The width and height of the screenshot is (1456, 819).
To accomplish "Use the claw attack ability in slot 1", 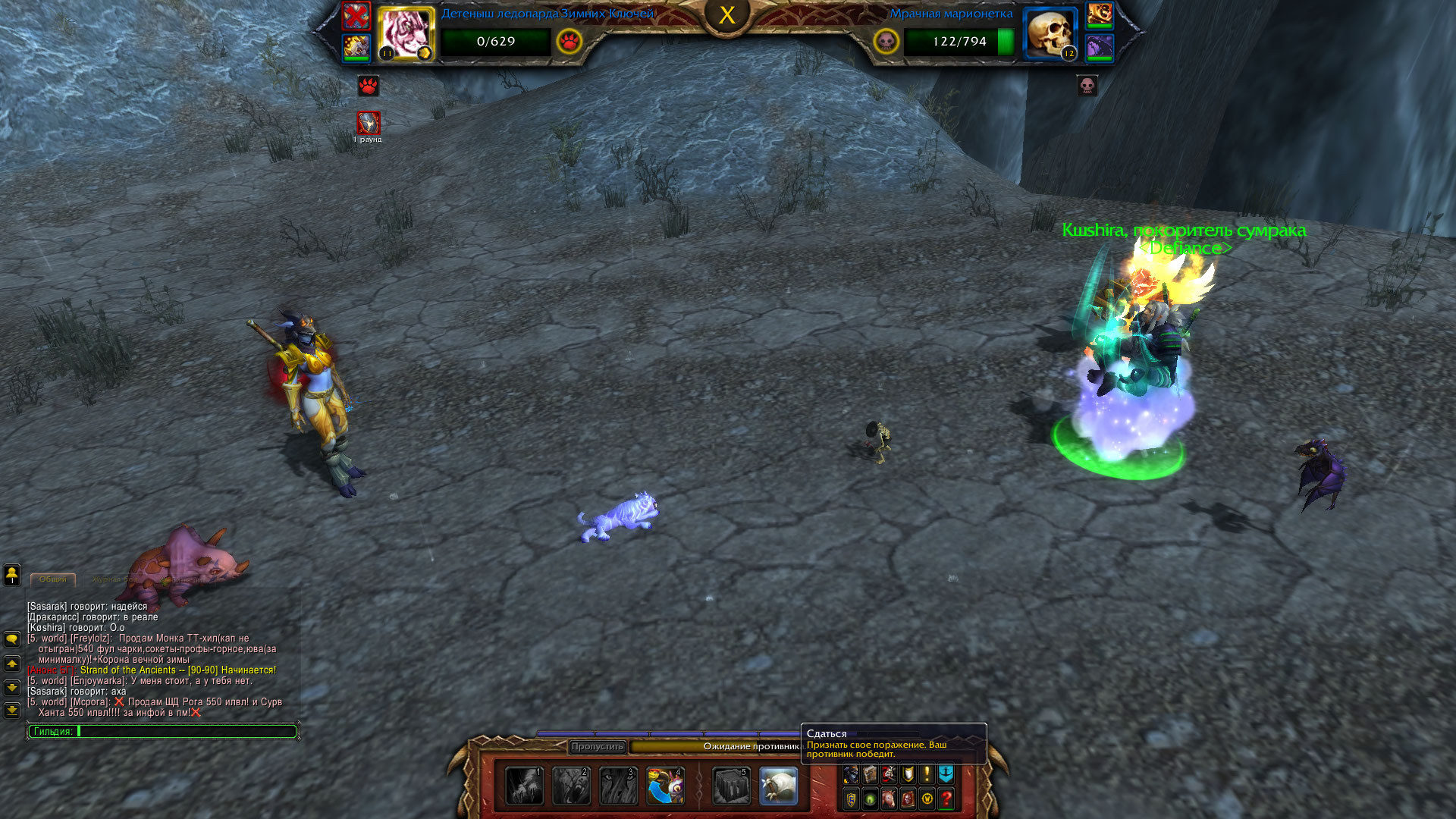I will (525, 786).
